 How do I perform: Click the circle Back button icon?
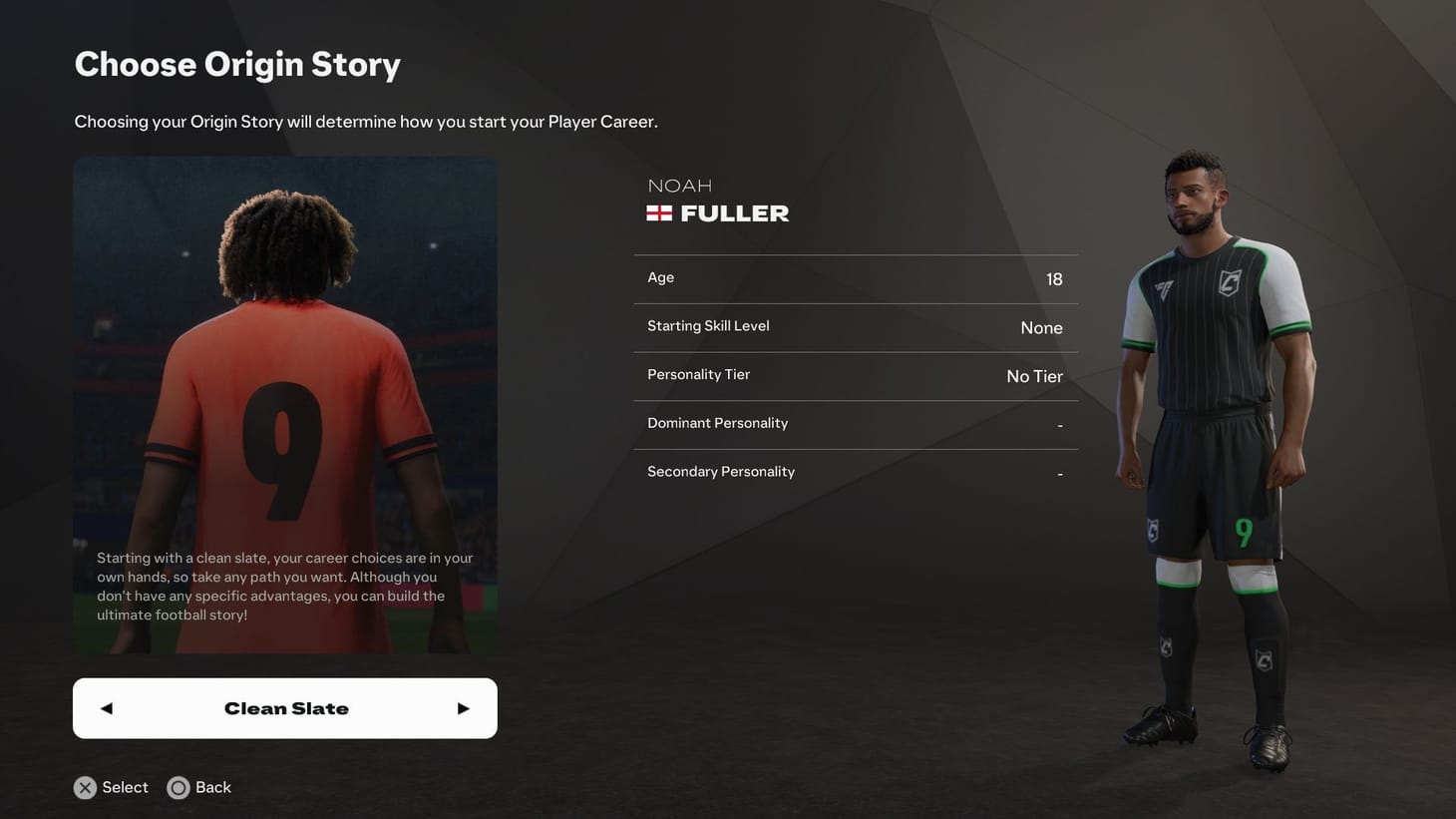179,787
